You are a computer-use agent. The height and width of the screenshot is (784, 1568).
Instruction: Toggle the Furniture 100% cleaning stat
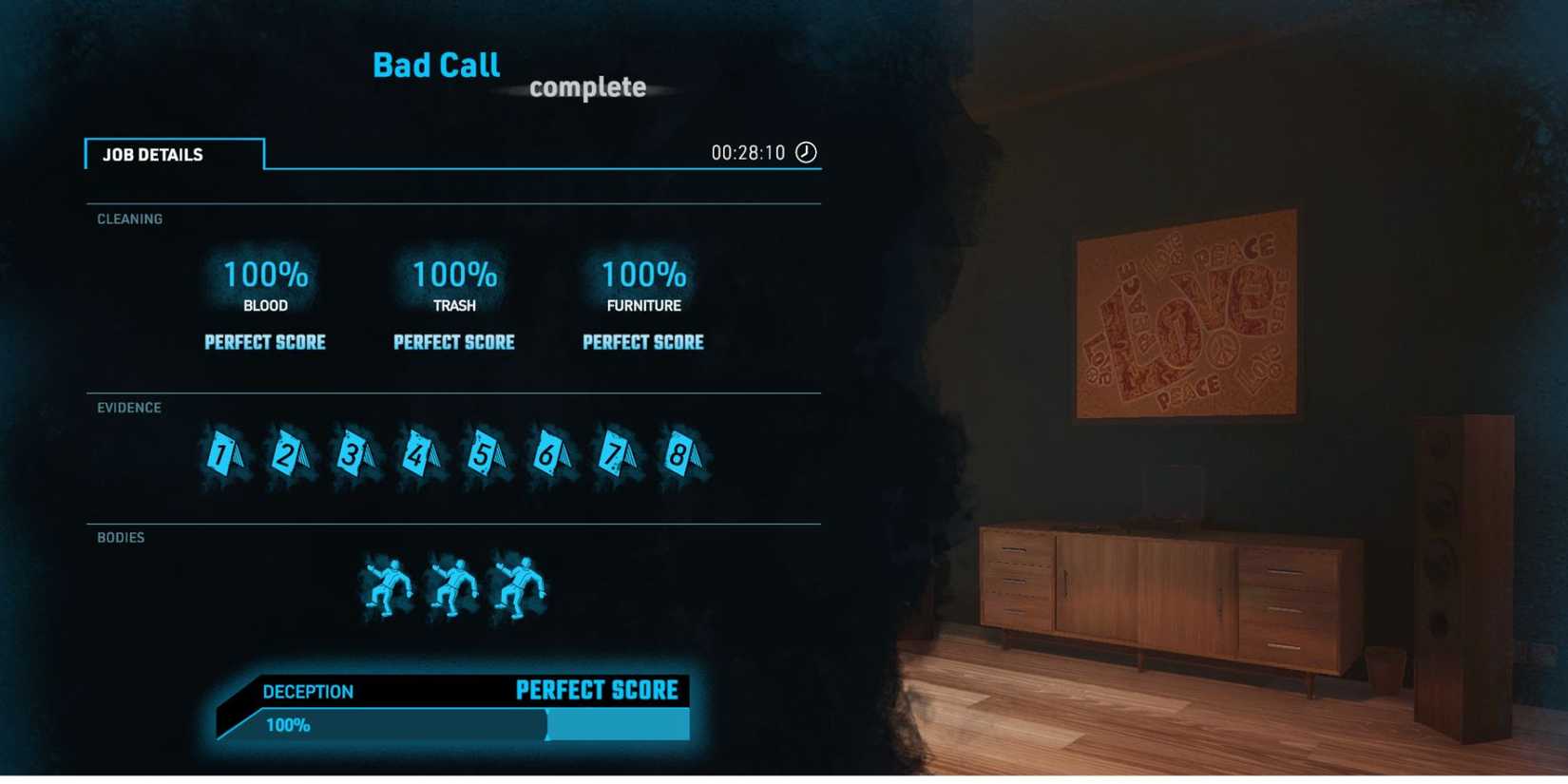[642, 276]
